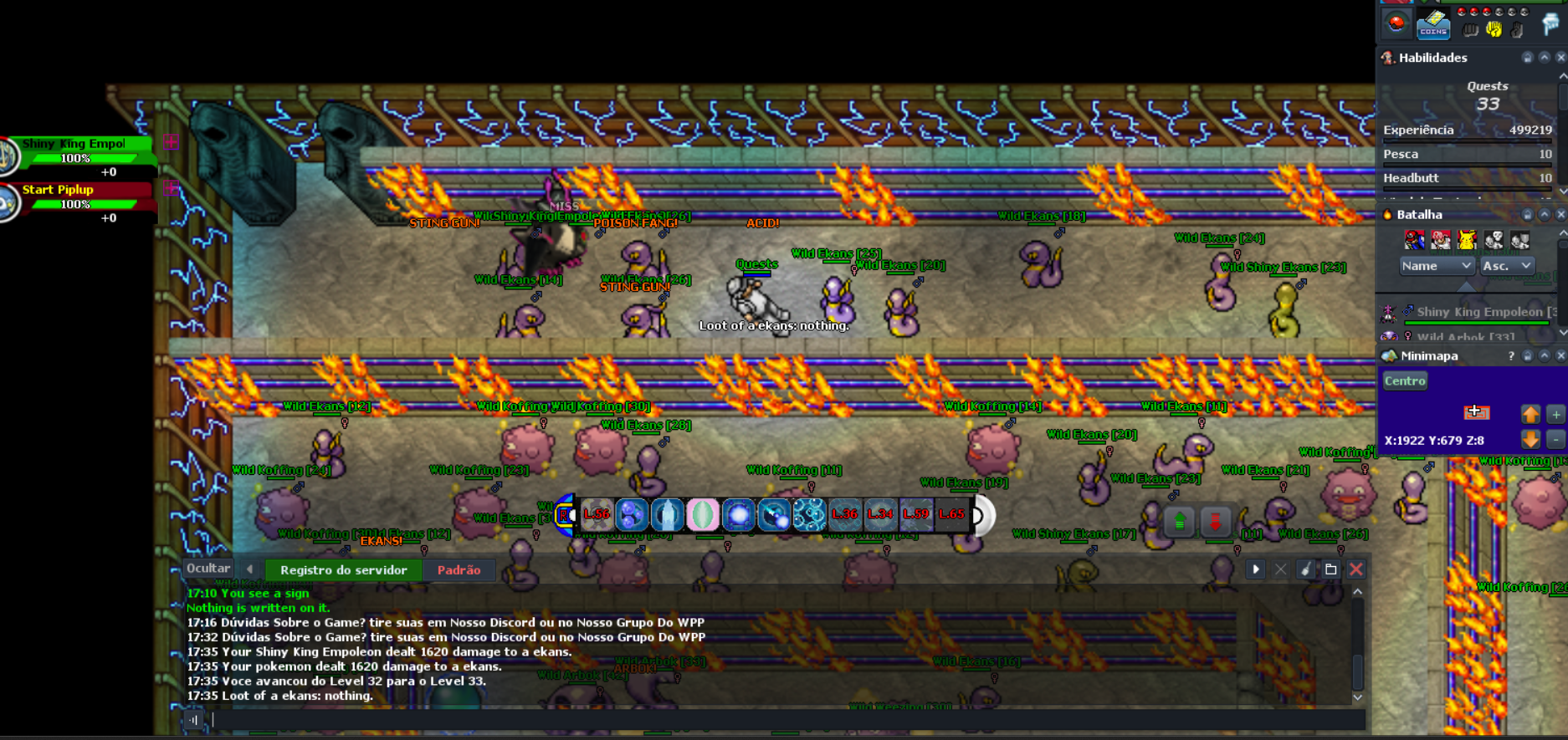This screenshot has height=740, width=1568.
Task: Close the Habilidades panel
Action: tap(1560, 58)
